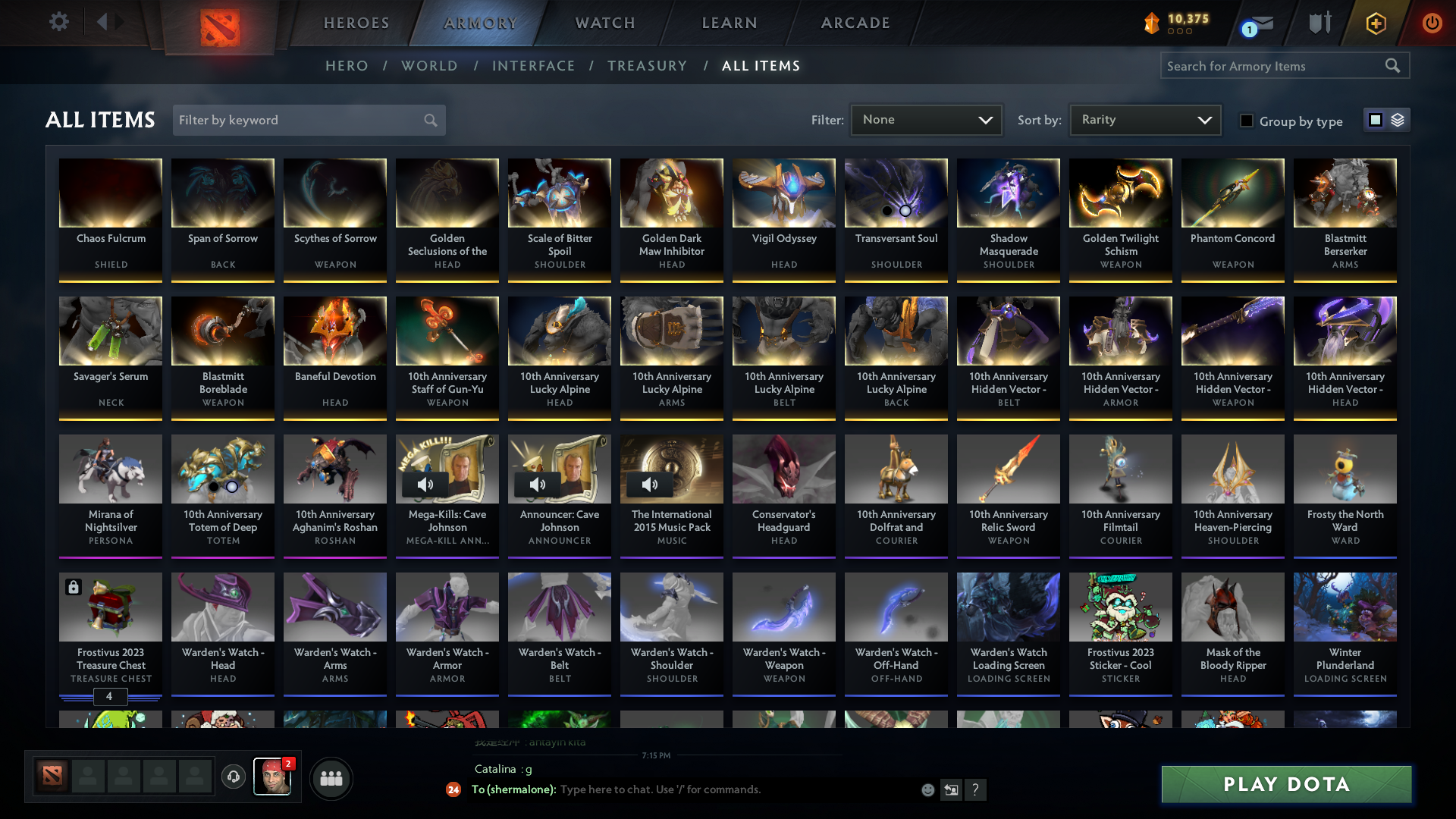Click the chat help question mark icon
This screenshot has height=819, width=1456.
[976, 789]
